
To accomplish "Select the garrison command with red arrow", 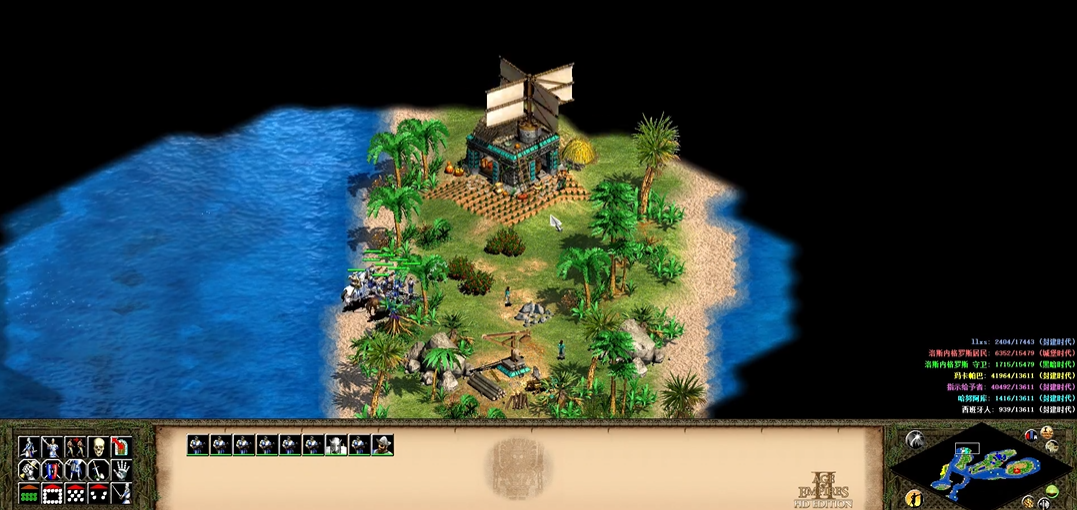I will [x=121, y=446].
